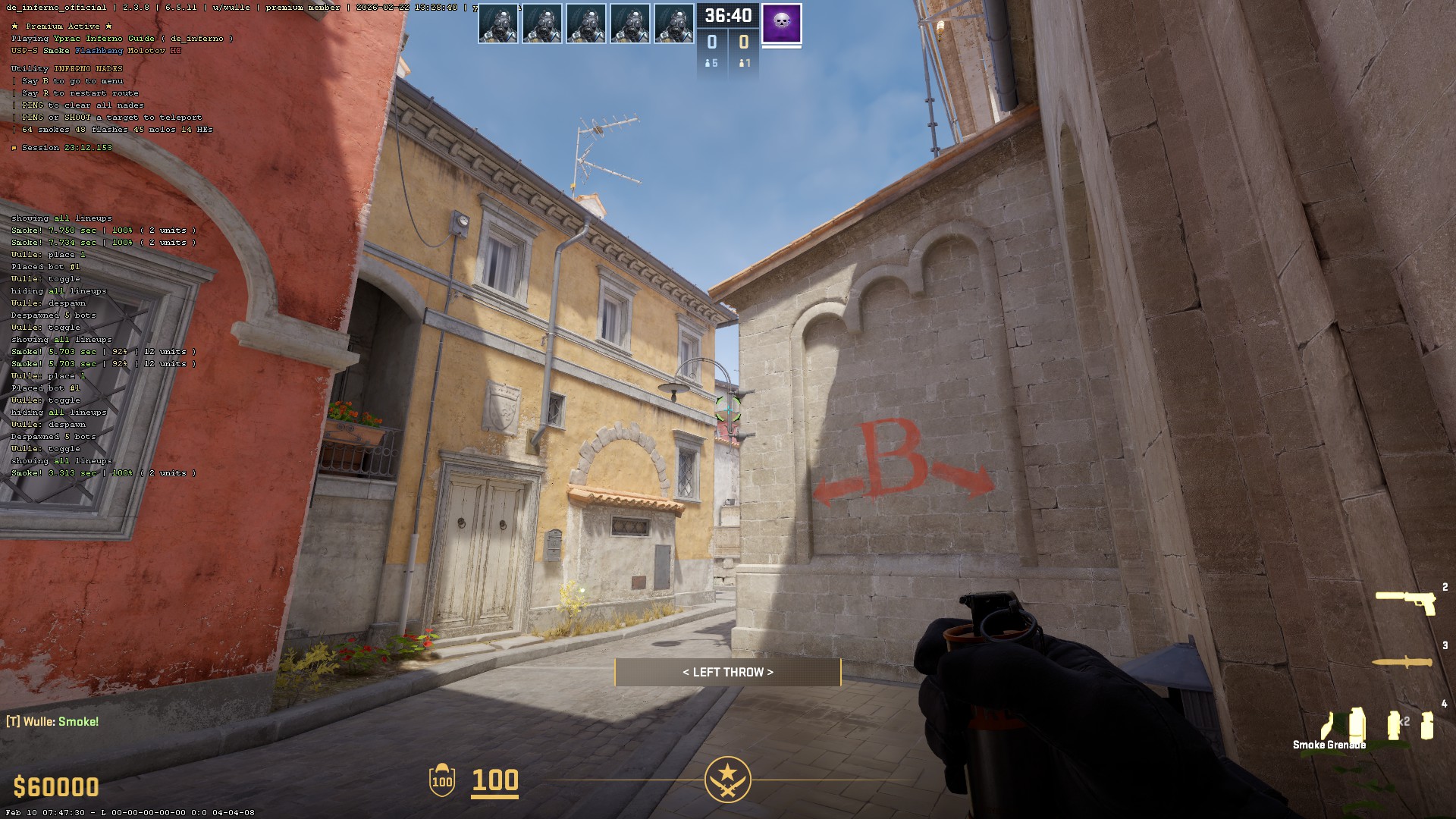Select the Smoke Grenade icon
1456x819 pixels.
(1357, 721)
